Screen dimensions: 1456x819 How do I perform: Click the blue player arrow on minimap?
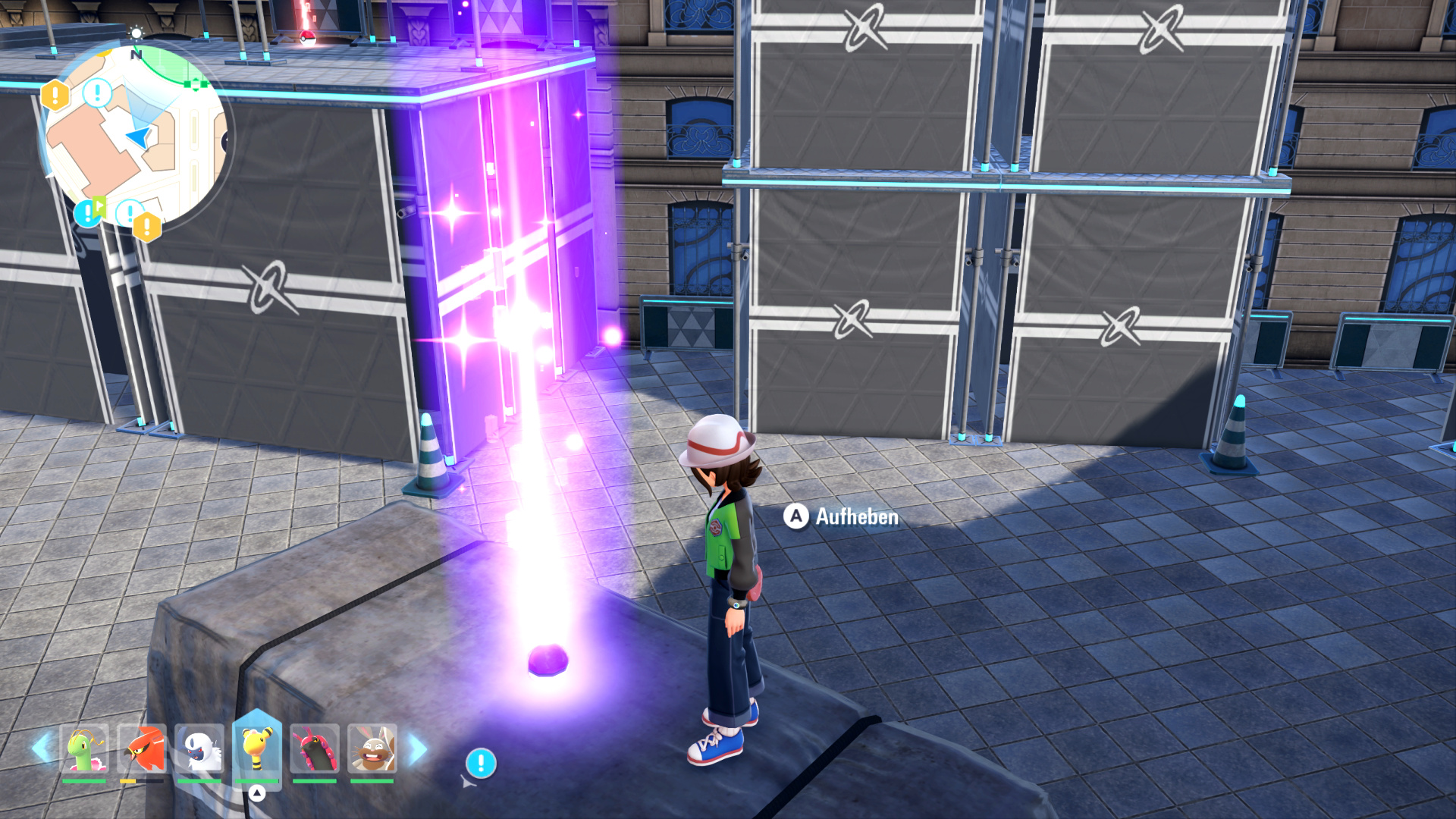click(x=140, y=137)
